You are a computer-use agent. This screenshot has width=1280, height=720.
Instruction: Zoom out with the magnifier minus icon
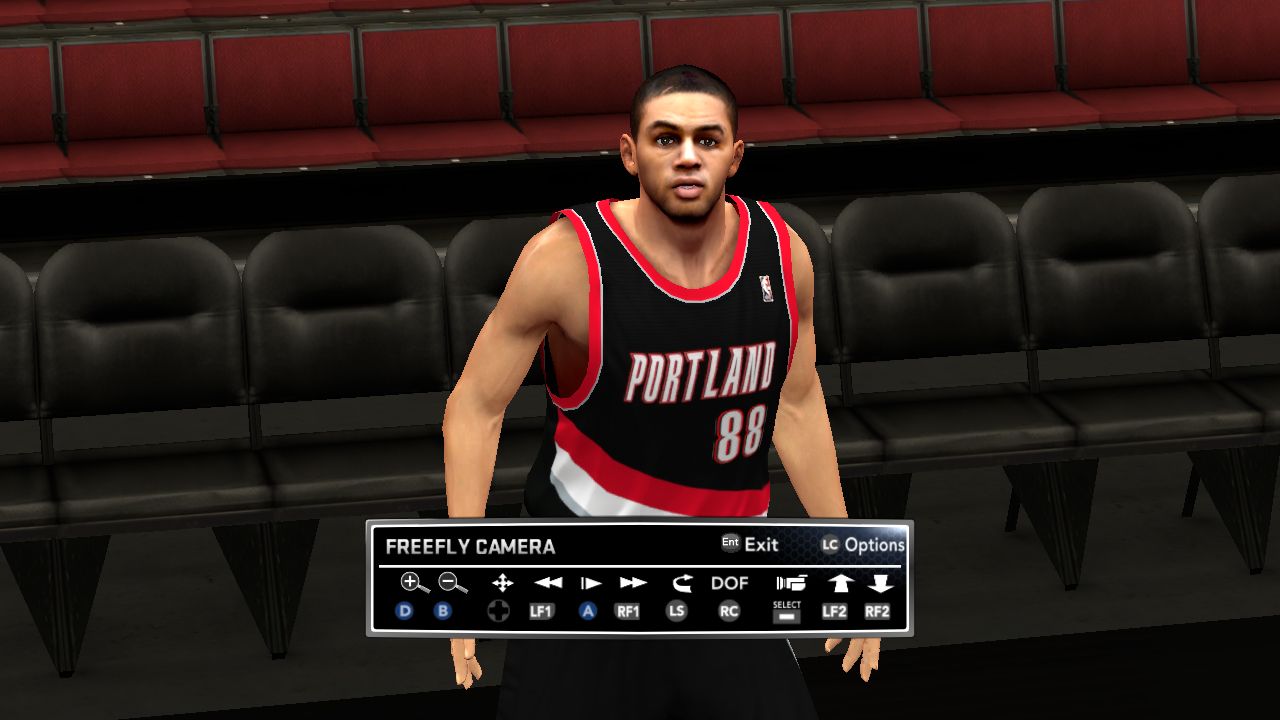(452, 583)
